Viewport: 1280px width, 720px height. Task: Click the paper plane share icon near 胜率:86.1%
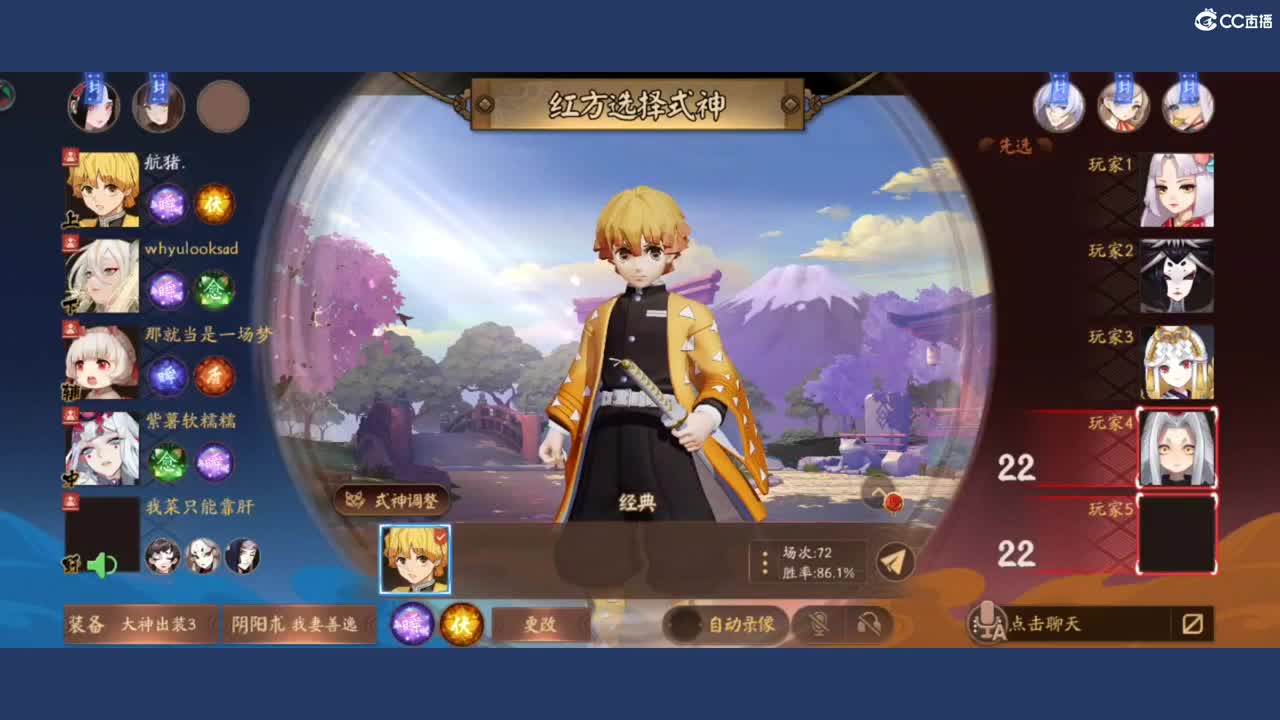tap(895, 561)
